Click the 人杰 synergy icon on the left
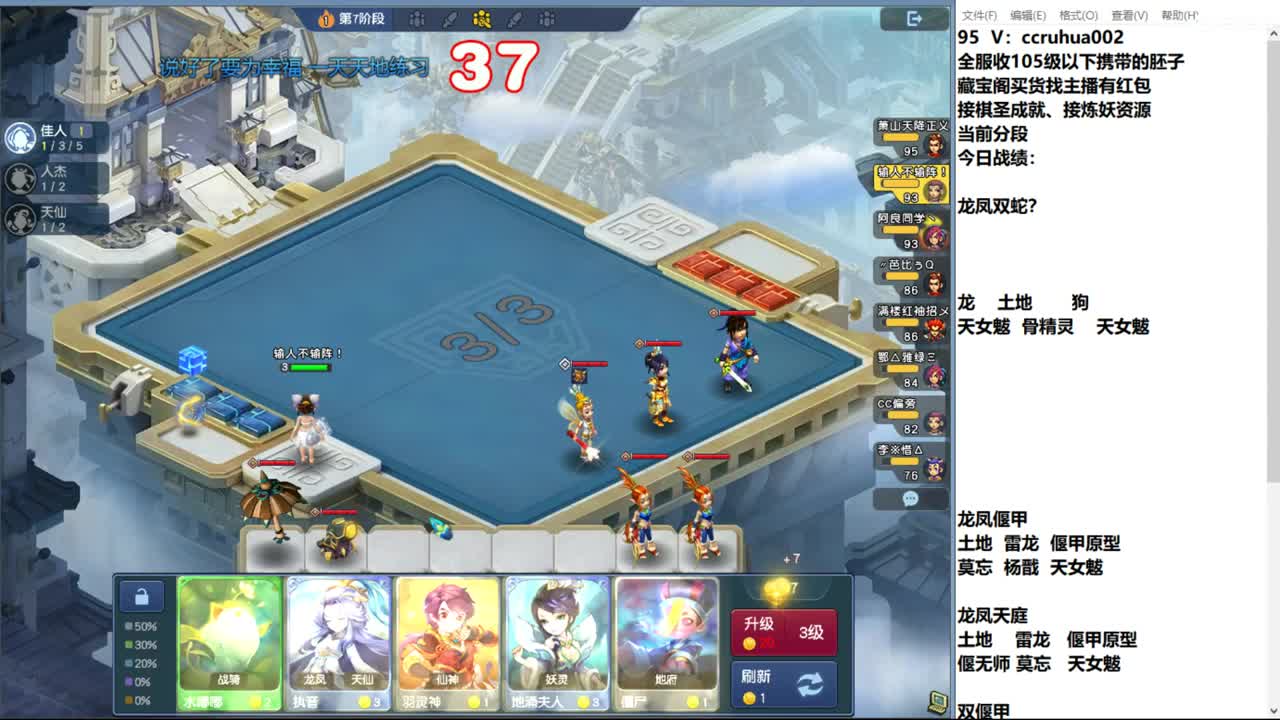 pyautogui.click(x=20, y=176)
